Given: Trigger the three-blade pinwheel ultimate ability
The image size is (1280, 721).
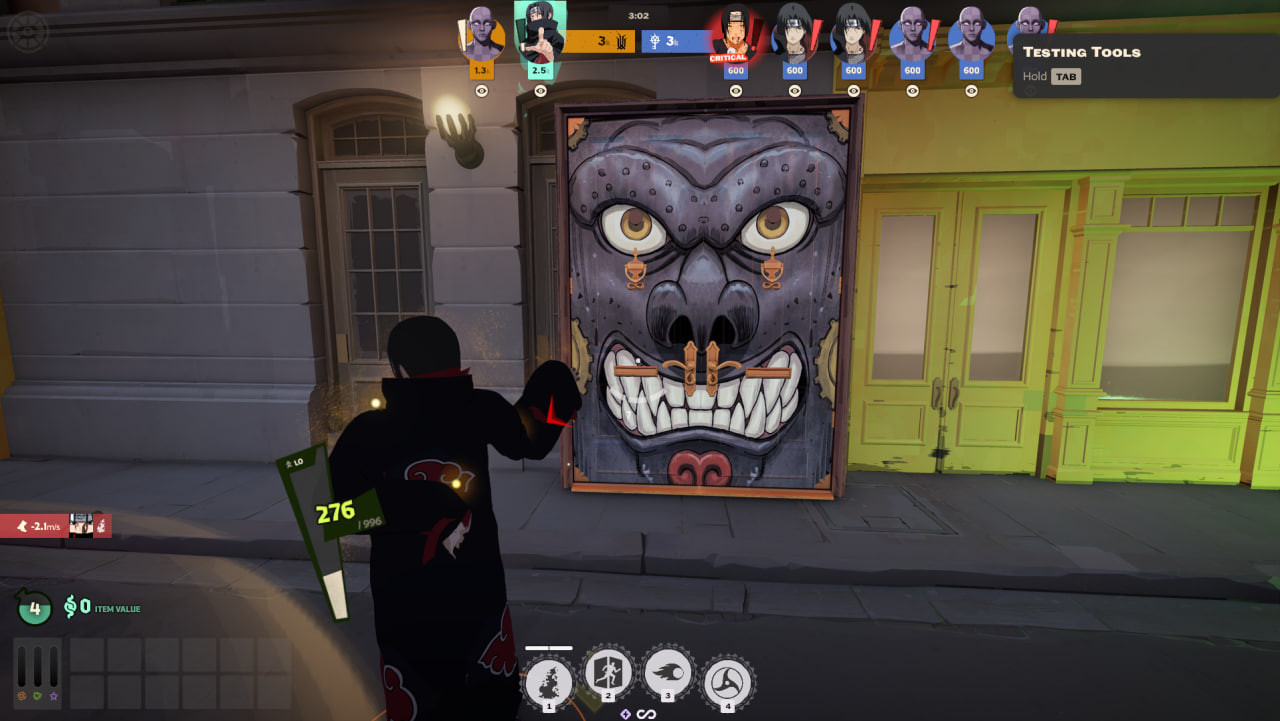Looking at the screenshot, I should click(727, 684).
